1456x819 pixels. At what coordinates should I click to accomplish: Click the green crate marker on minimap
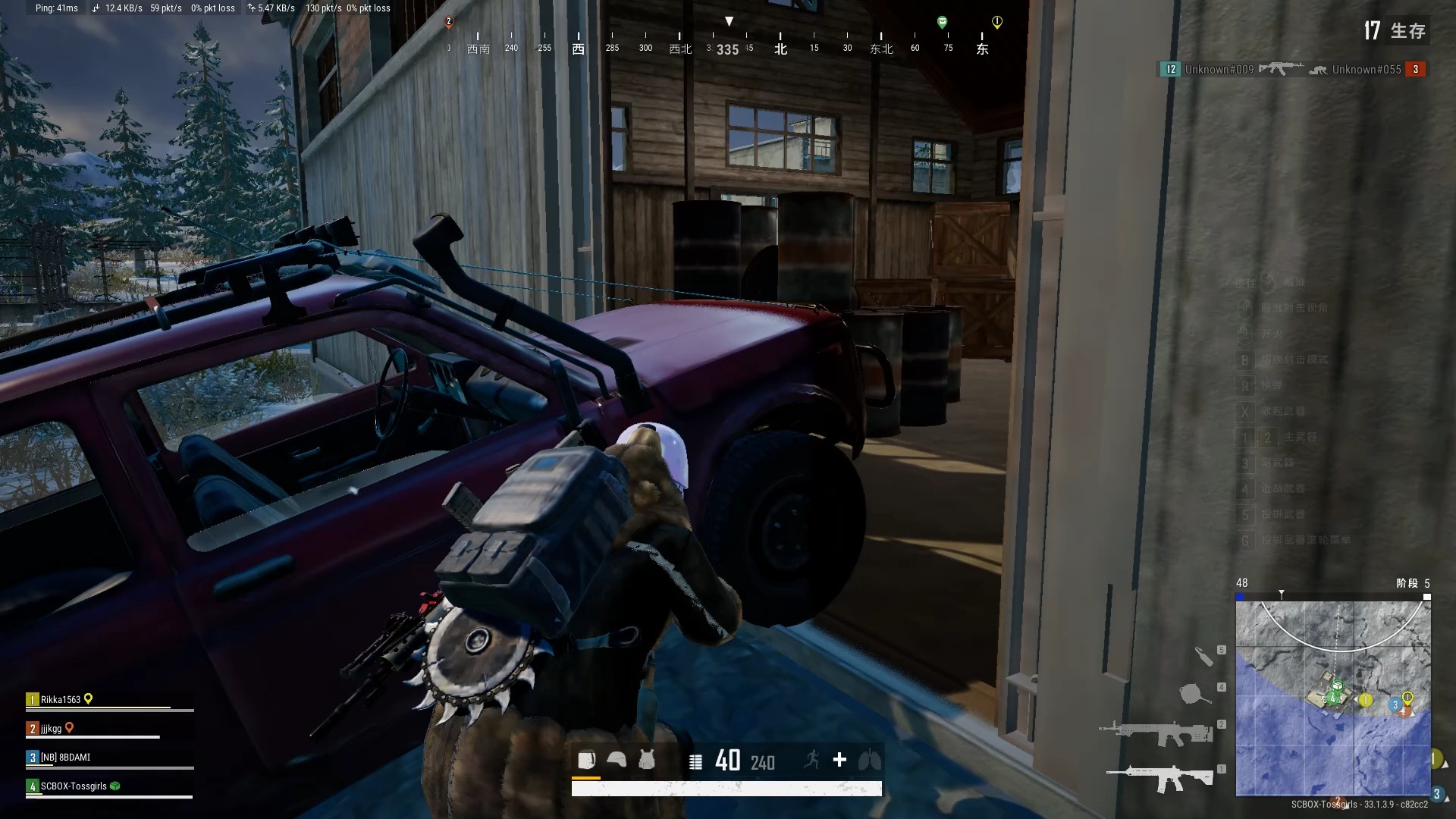[x=1337, y=686]
